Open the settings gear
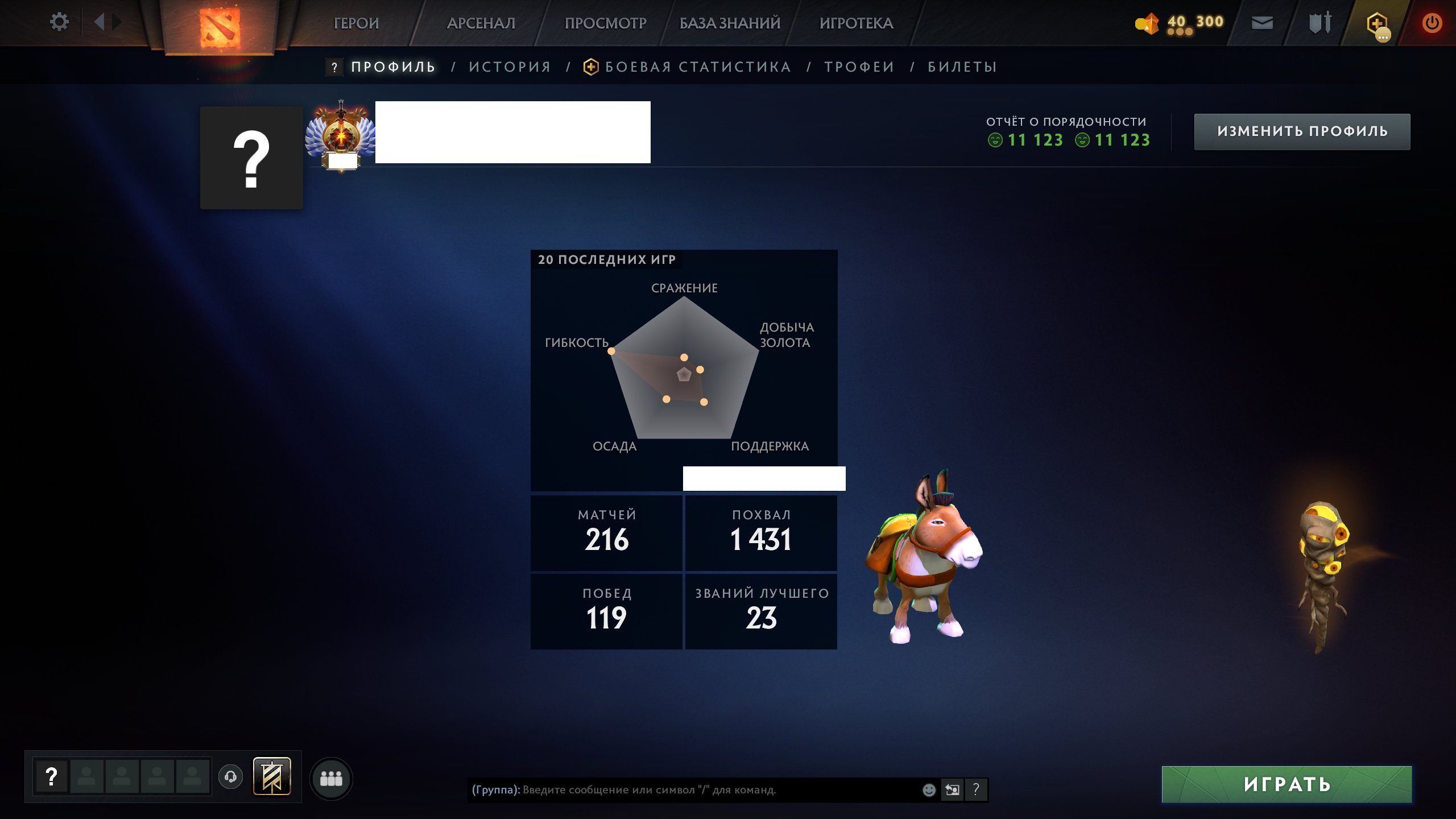This screenshot has width=1456, height=819. pyautogui.click(x=59, y=21)
